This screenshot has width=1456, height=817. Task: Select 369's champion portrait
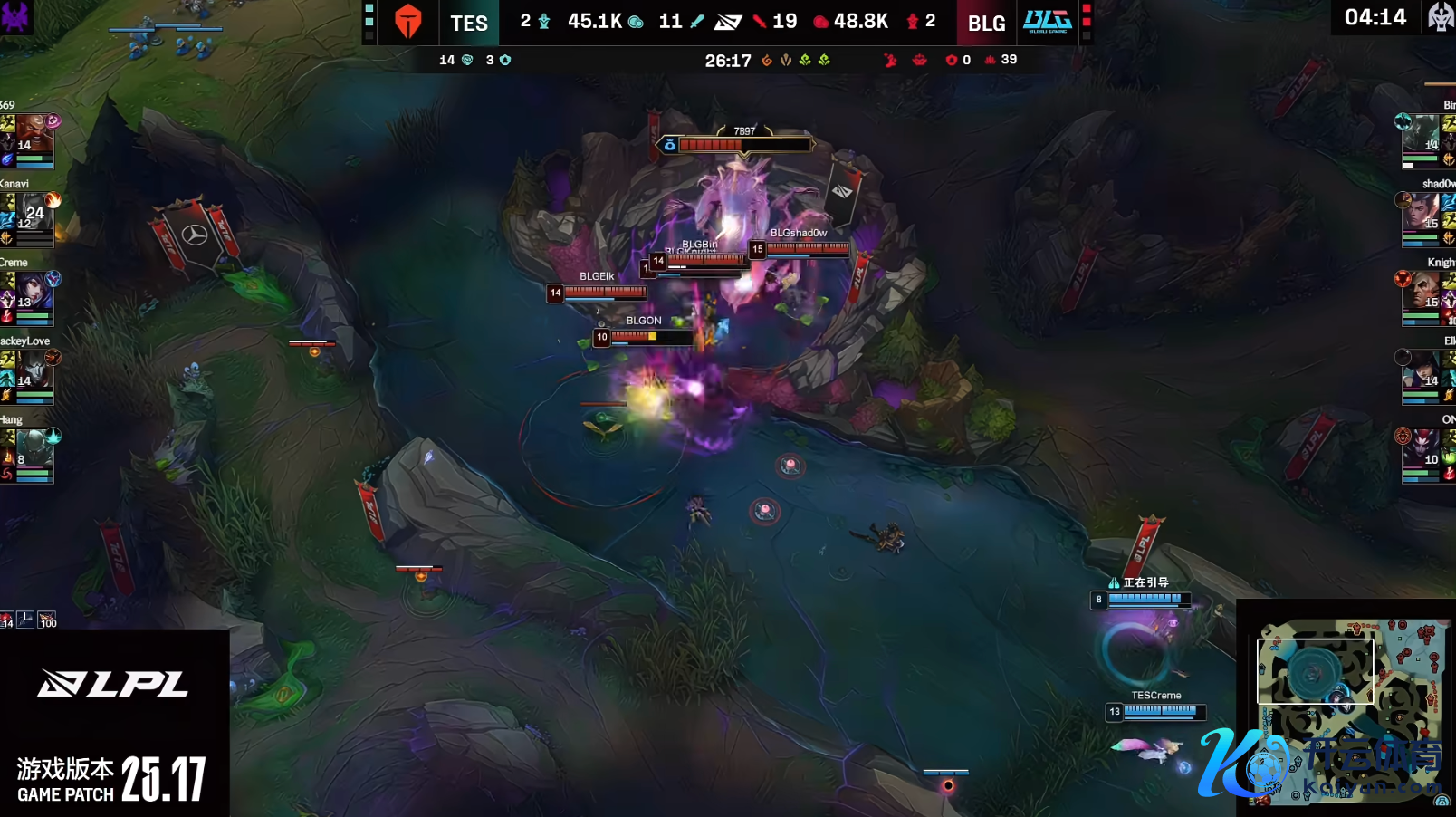[x=34, y=135]
